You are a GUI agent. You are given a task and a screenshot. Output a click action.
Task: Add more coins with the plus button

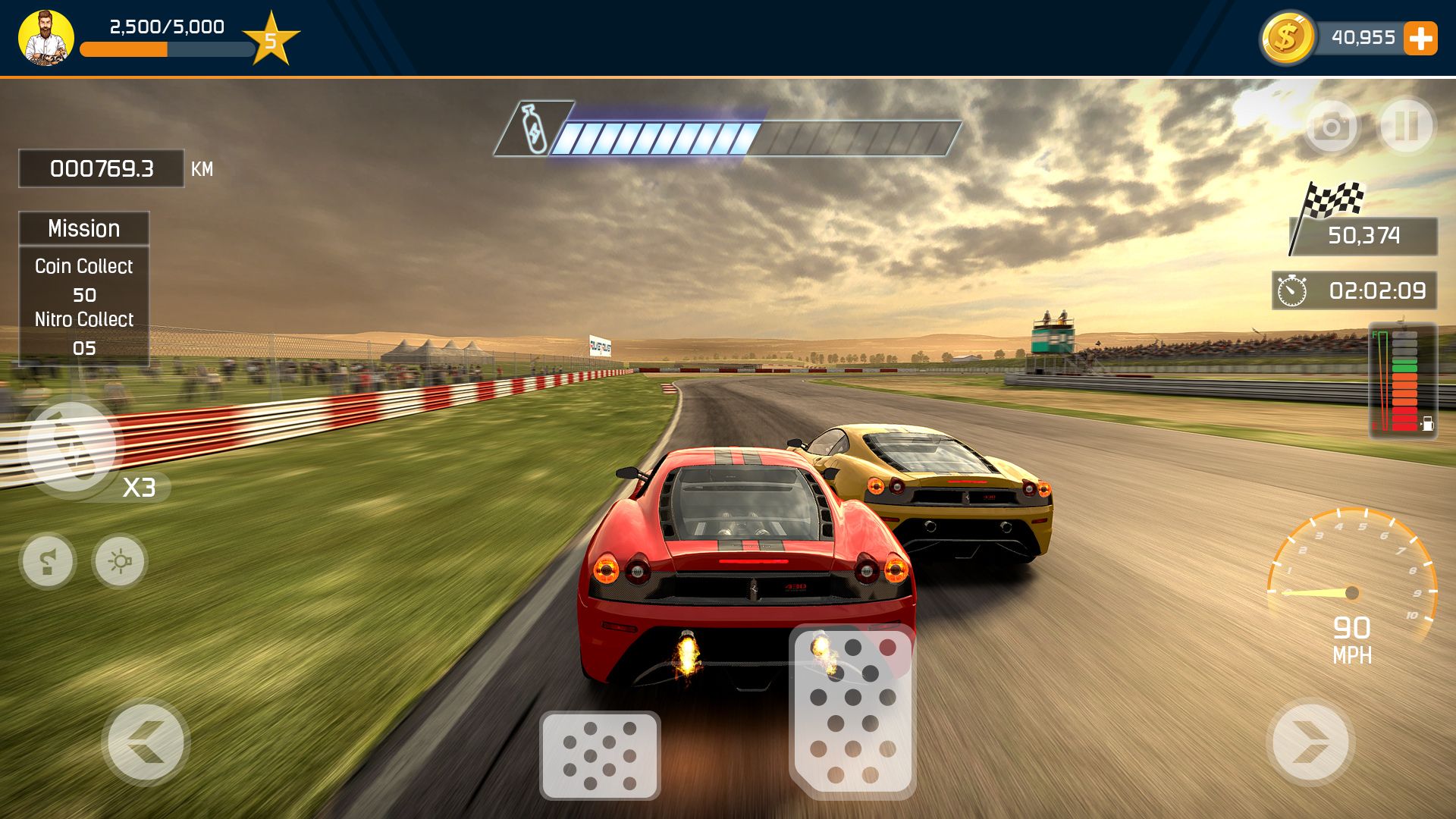pyautogui.click(x=1420, y=38)
